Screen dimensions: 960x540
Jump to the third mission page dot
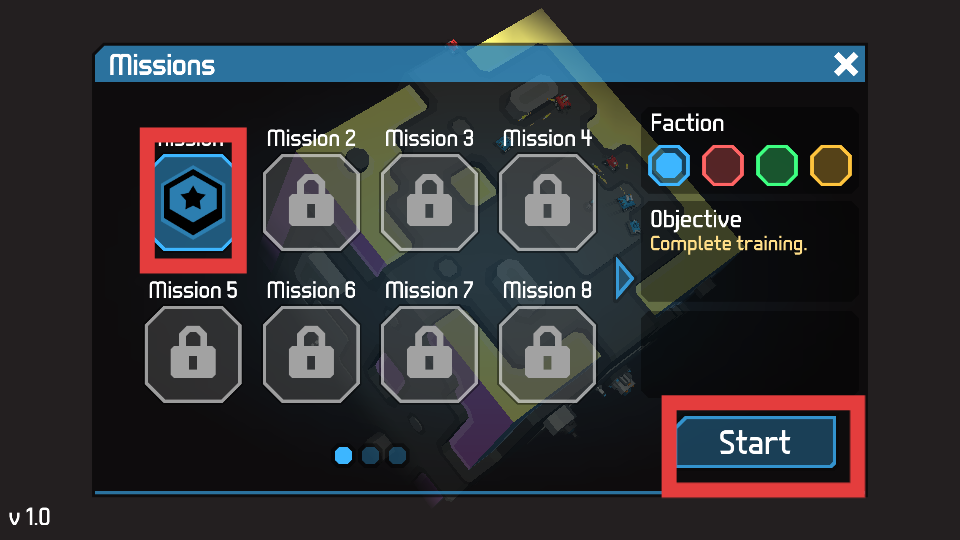coord(397,456)
